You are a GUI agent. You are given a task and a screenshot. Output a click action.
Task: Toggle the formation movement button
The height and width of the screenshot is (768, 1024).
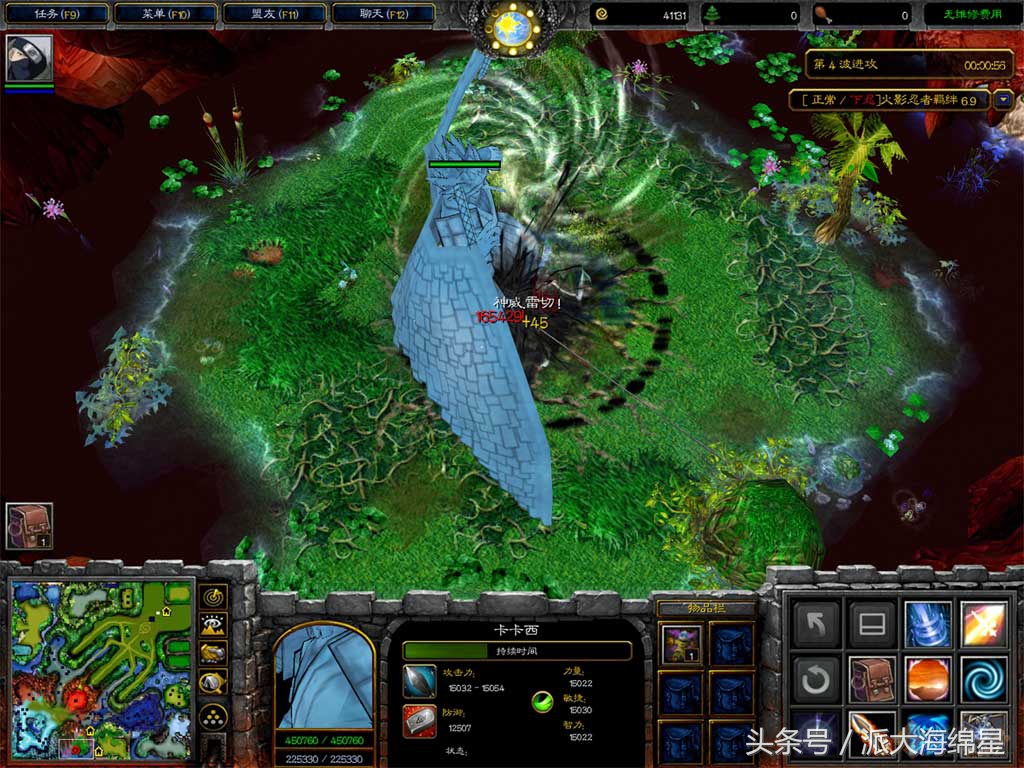coord(213,715)
